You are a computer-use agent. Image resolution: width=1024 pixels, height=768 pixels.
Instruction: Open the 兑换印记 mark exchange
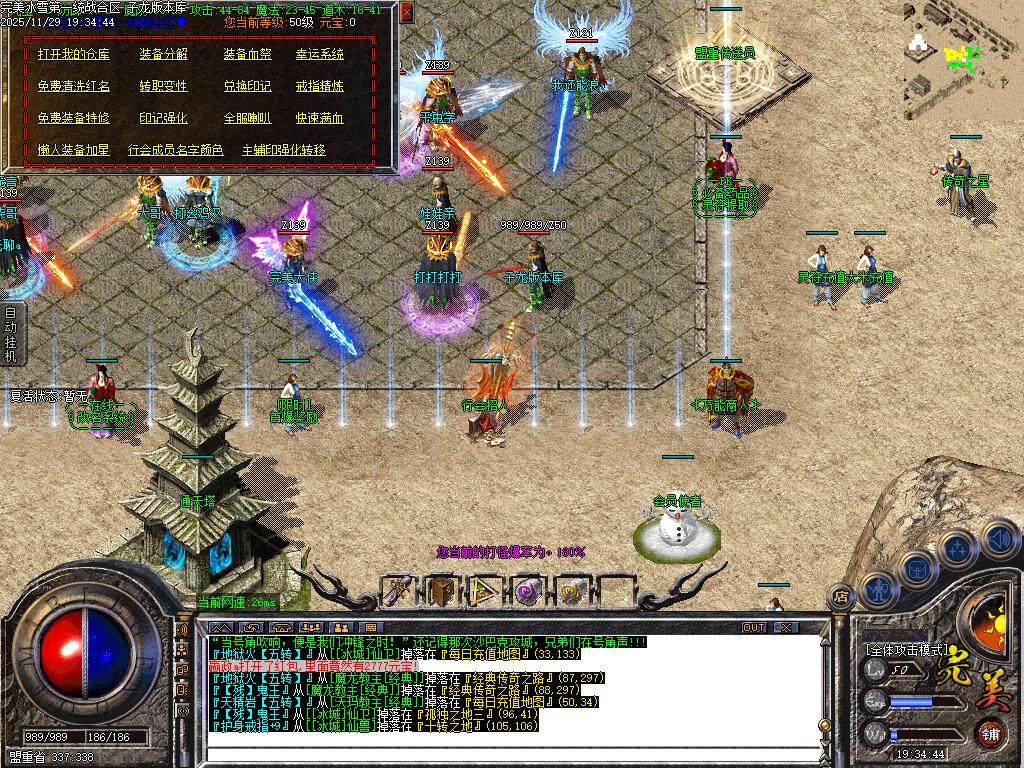coord(247,86)
